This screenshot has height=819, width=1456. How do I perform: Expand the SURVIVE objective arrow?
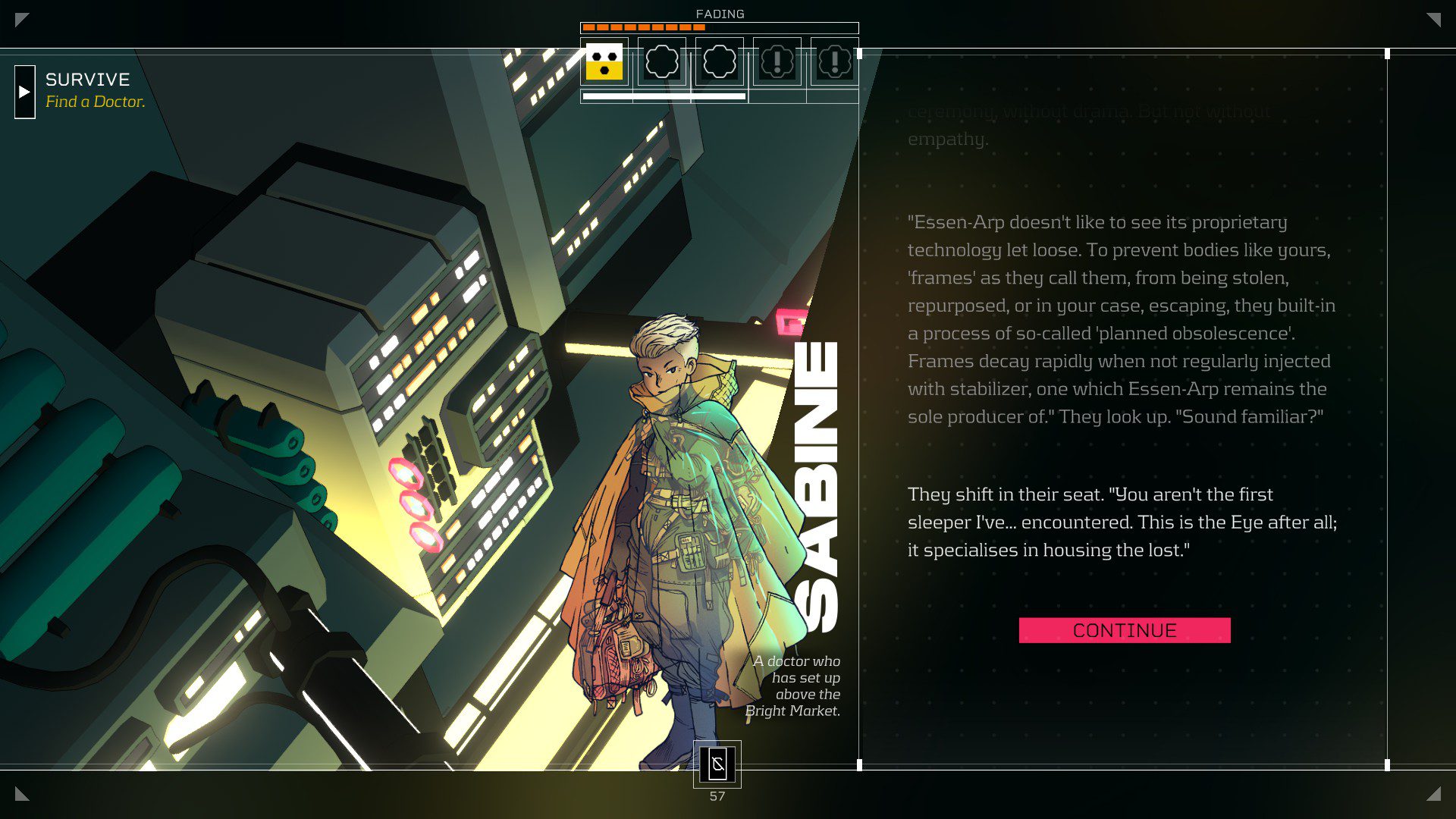pos(25,92)
